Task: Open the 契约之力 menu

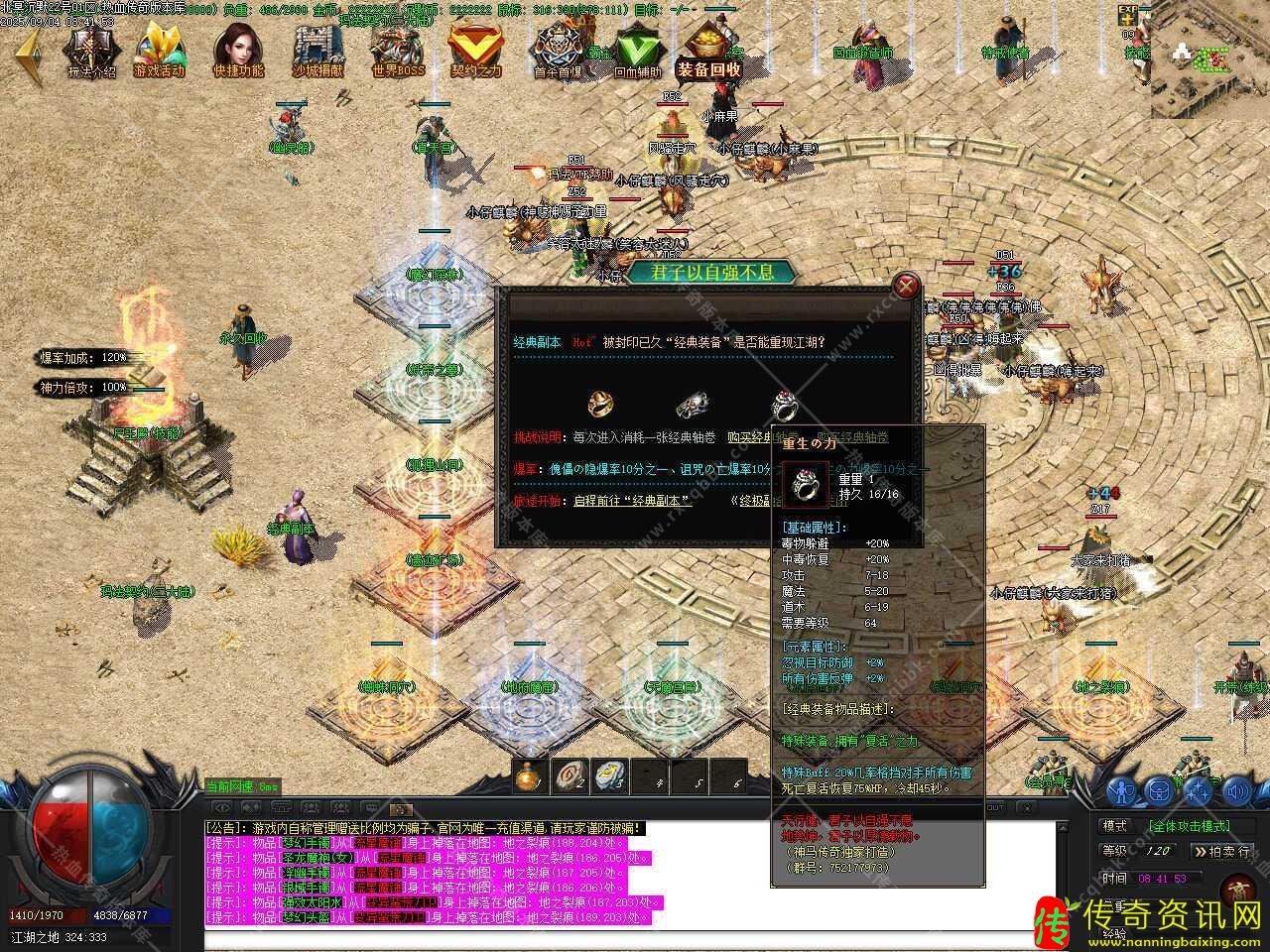Action: pyautogui.click(x=476, y=51)
